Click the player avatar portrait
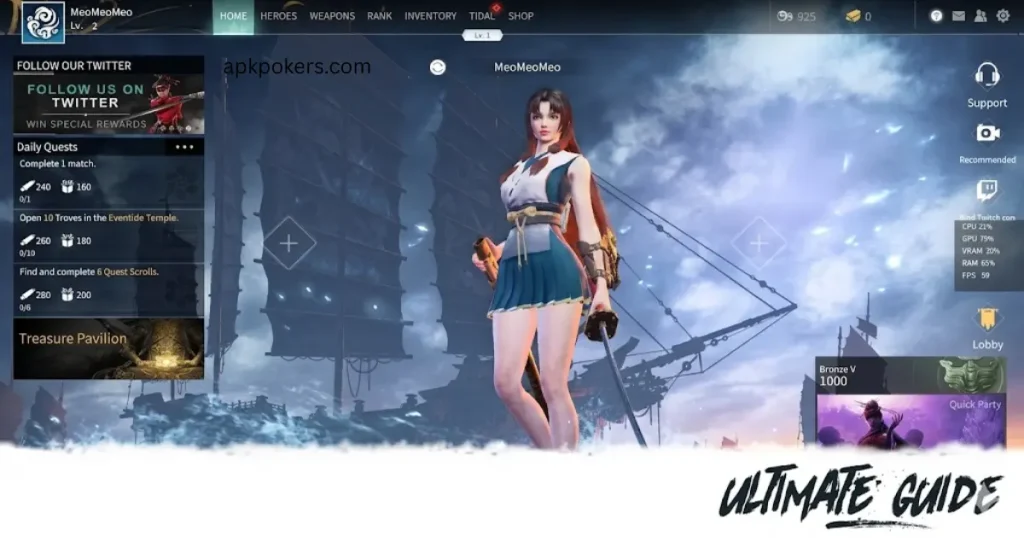Screen dimensions: 1024x538 click(43, 22)
